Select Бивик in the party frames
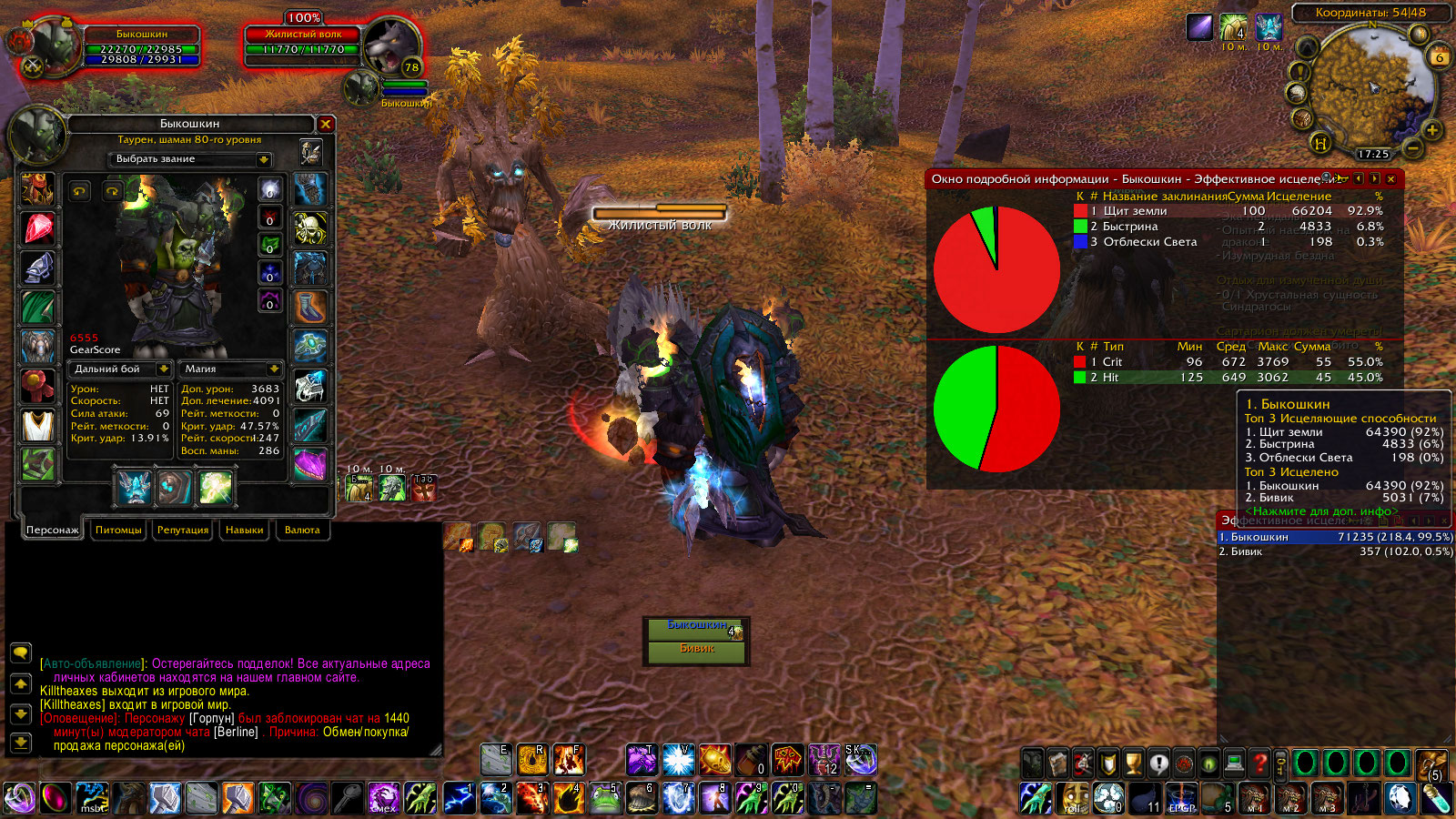 [x=696, y=649]
